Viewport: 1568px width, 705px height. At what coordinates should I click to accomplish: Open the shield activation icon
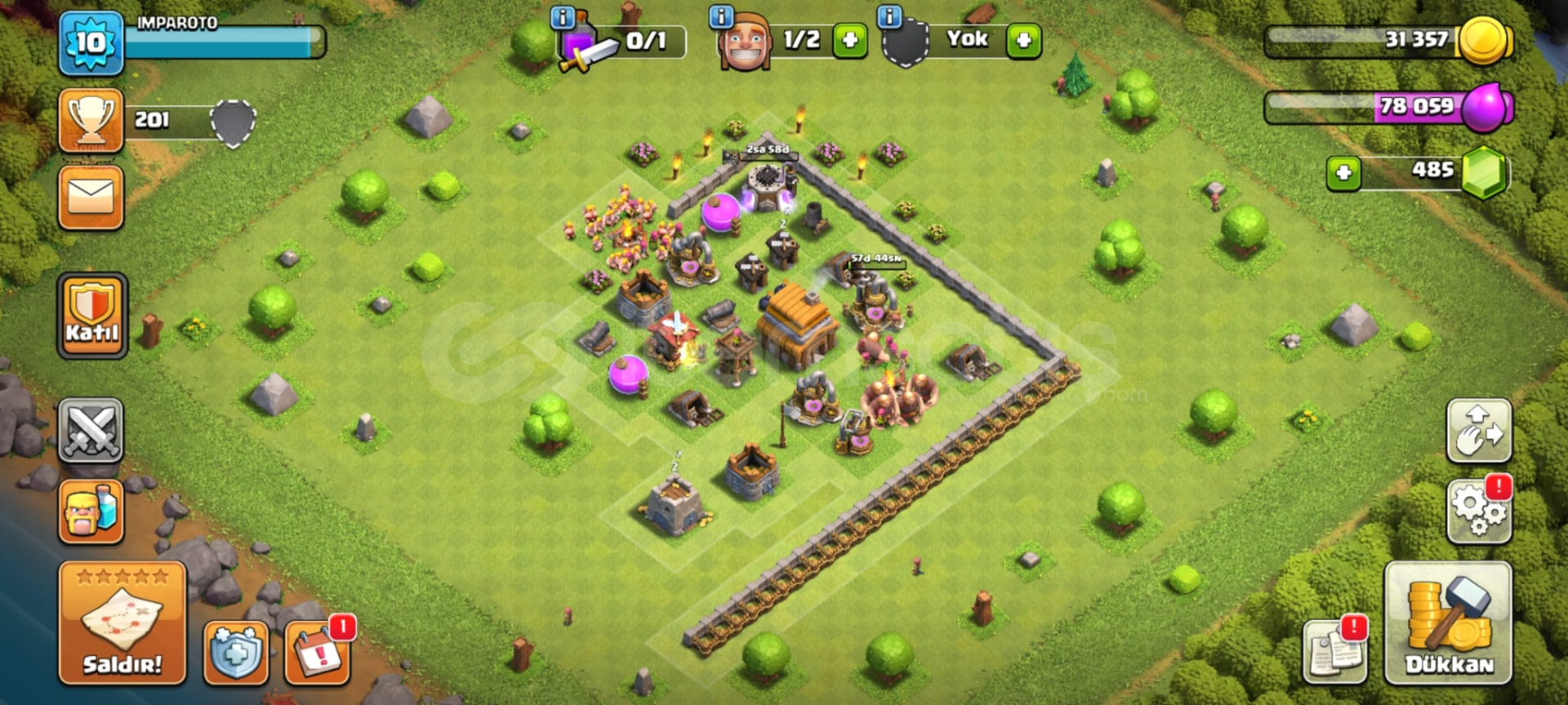[236, 654]
